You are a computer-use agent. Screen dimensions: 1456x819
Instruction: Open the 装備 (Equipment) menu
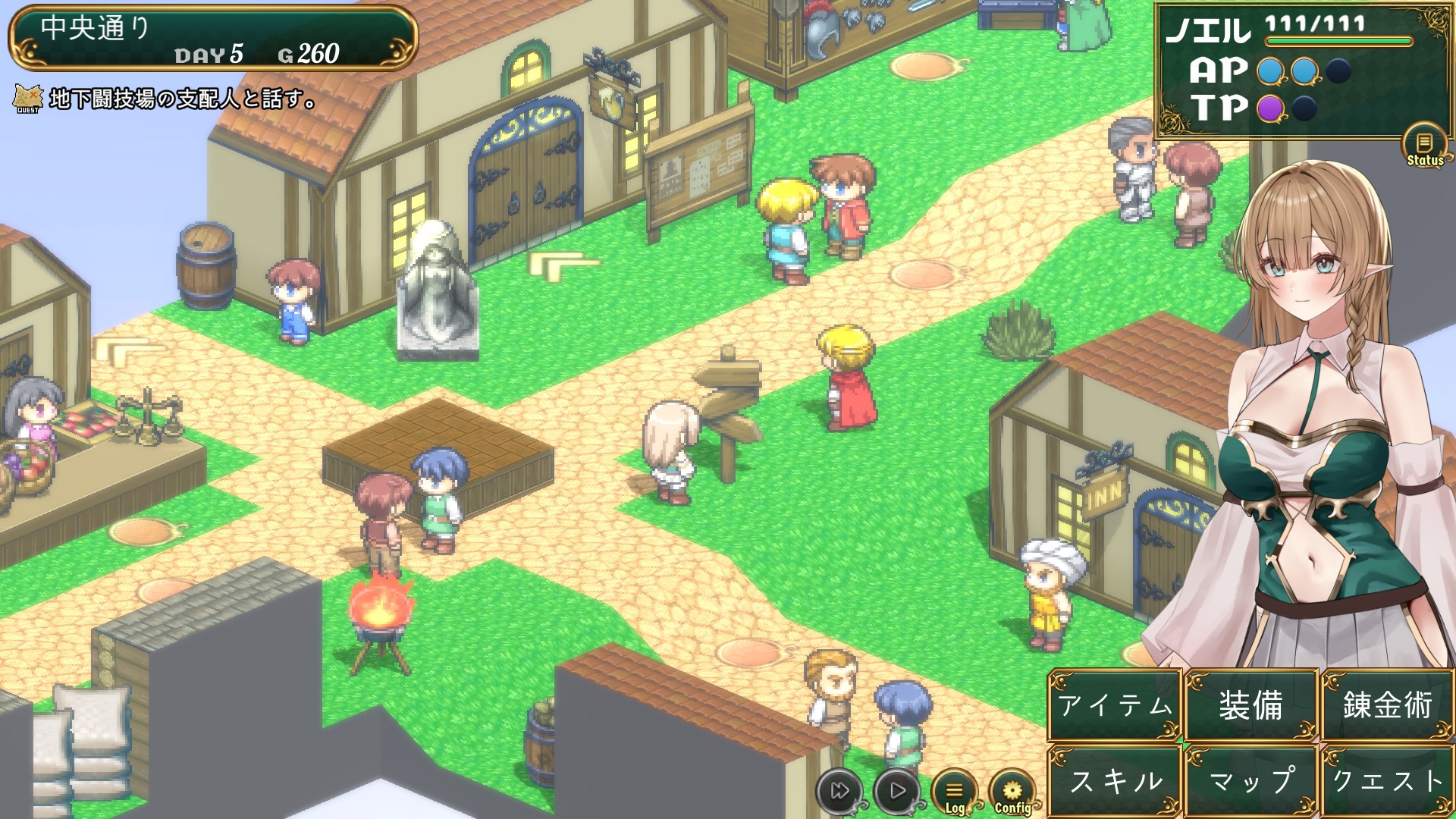(x=1251, y=705)
